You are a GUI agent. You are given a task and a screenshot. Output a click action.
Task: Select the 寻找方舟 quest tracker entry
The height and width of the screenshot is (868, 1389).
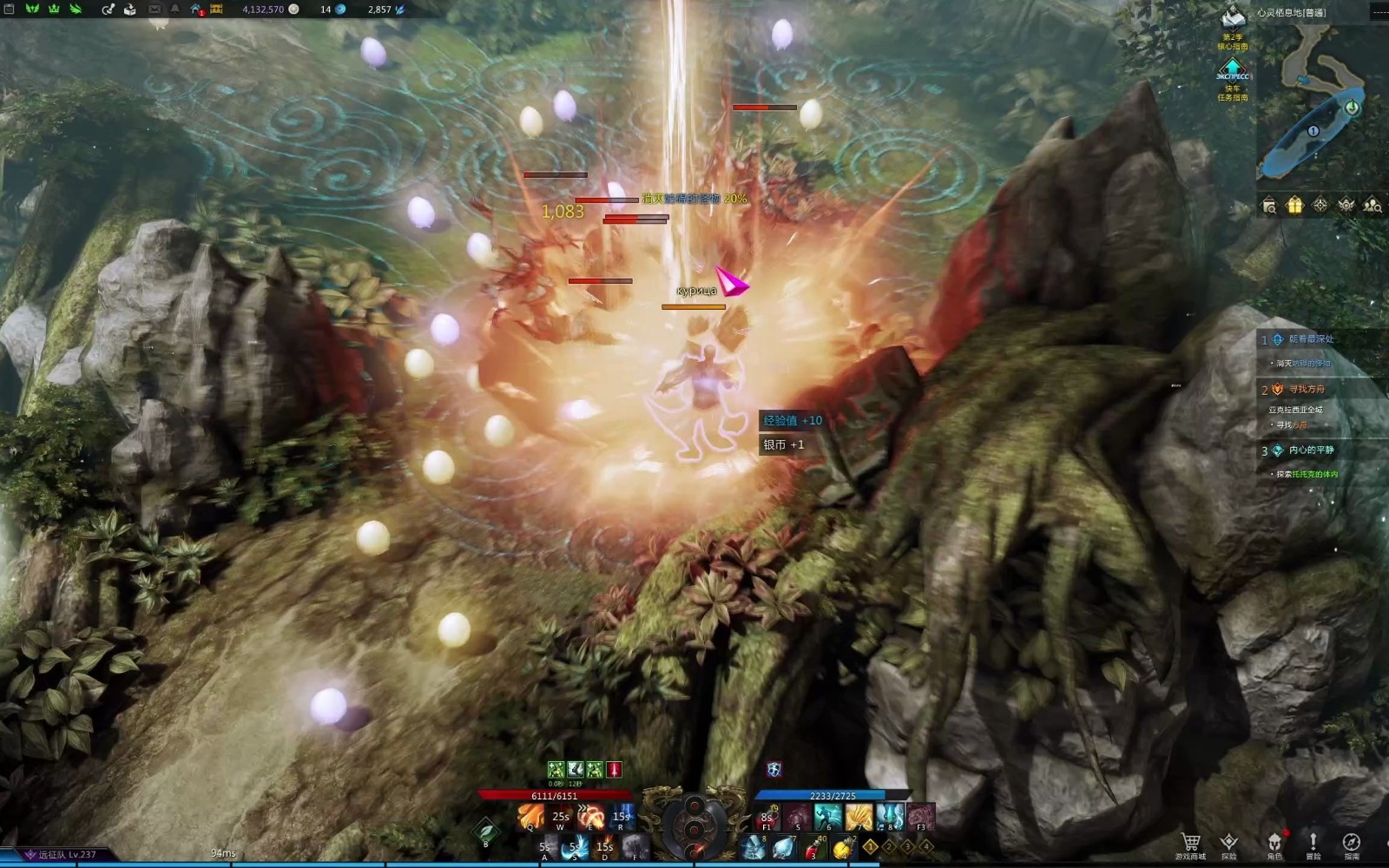(1306, 390)
